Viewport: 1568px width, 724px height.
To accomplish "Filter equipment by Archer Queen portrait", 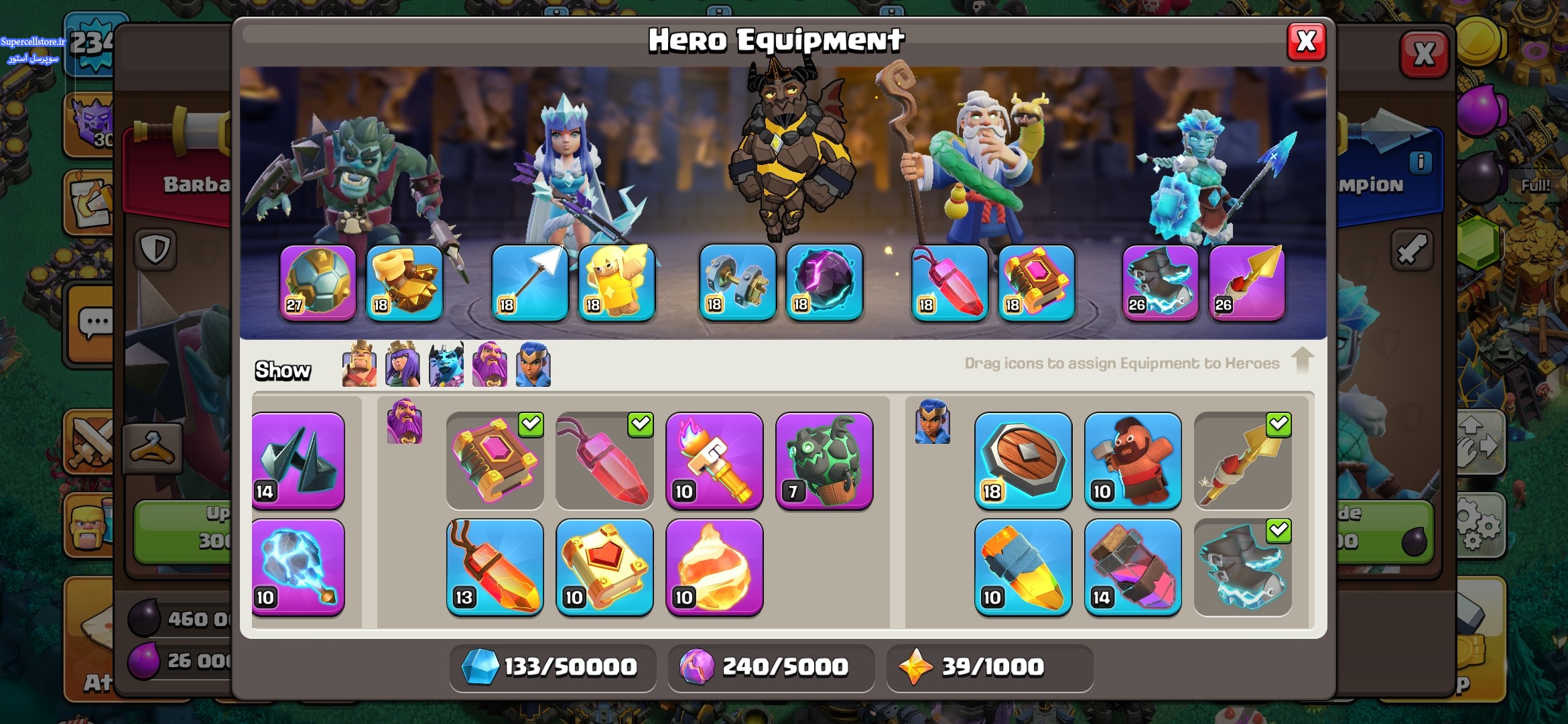I will pyautogui.click(x=403, y=365).
